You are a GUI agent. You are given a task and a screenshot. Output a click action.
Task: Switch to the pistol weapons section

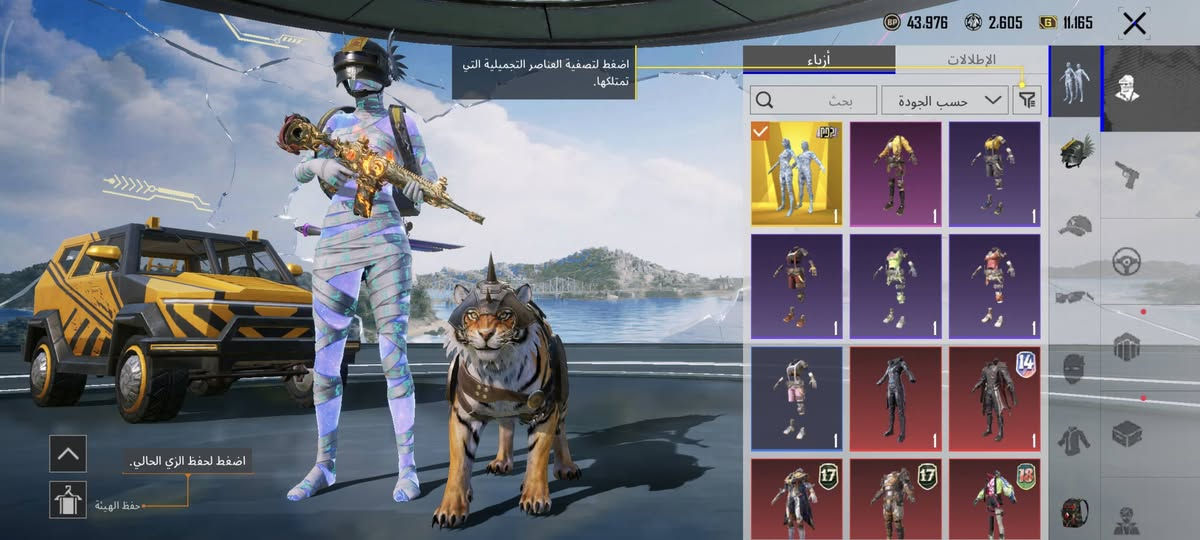click(x=1127, y=175)
